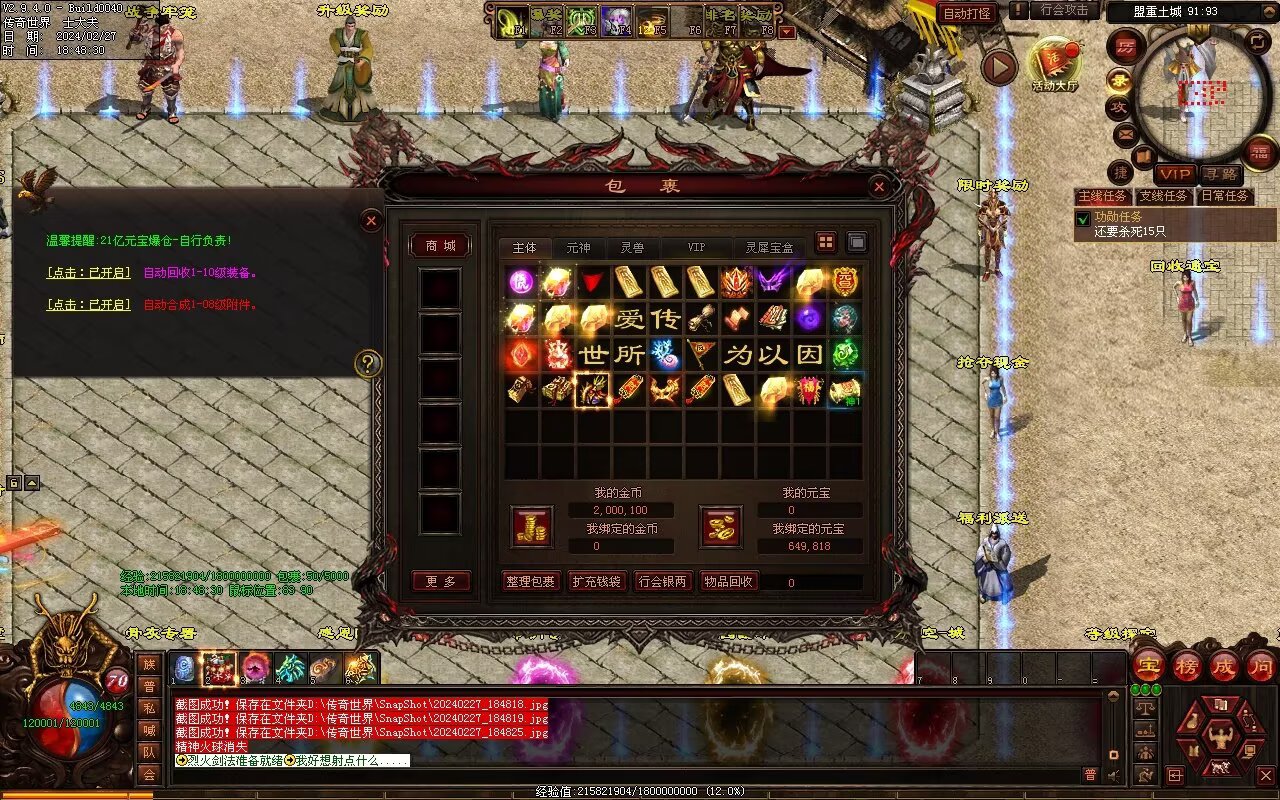Click the 整理包裹 sort button
This screenshot has width=1280, height=800.
[530, 581]
